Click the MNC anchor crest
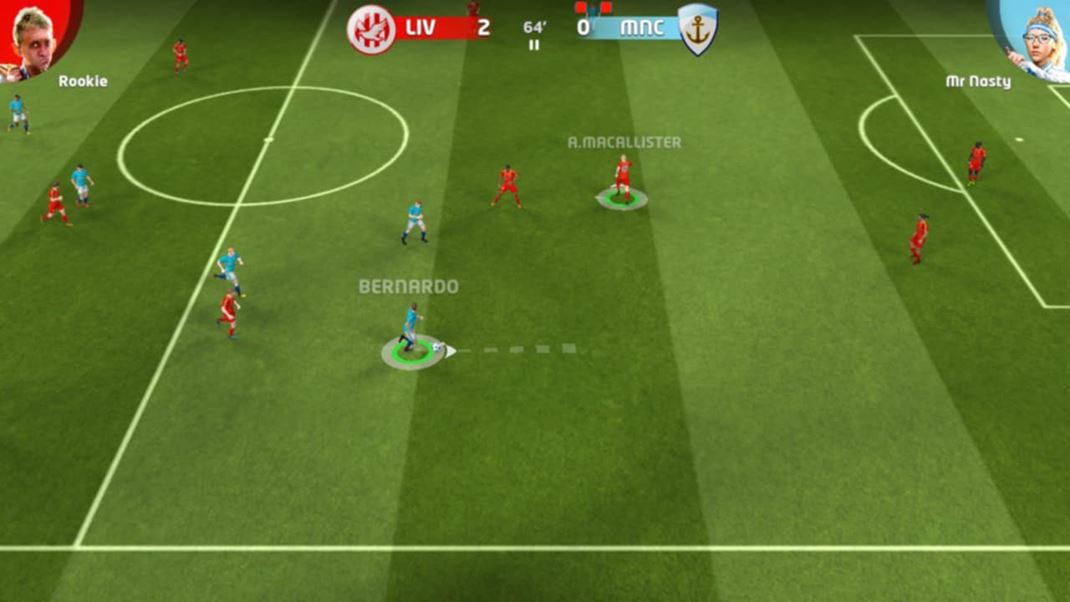Screen dimensions: 1070x602 coord(697,29)
